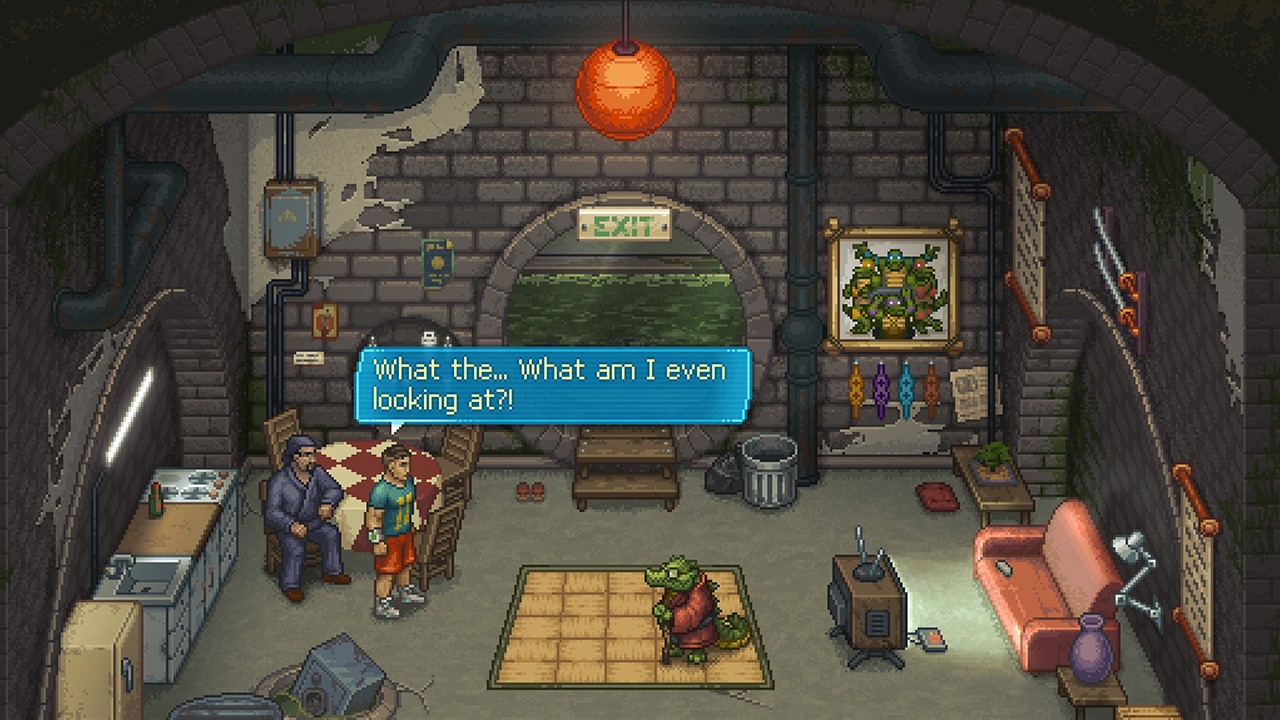Pick up the slippers by the doorway steps
Viewport: 1280px width, 720px height.
(x=530, y=492)
